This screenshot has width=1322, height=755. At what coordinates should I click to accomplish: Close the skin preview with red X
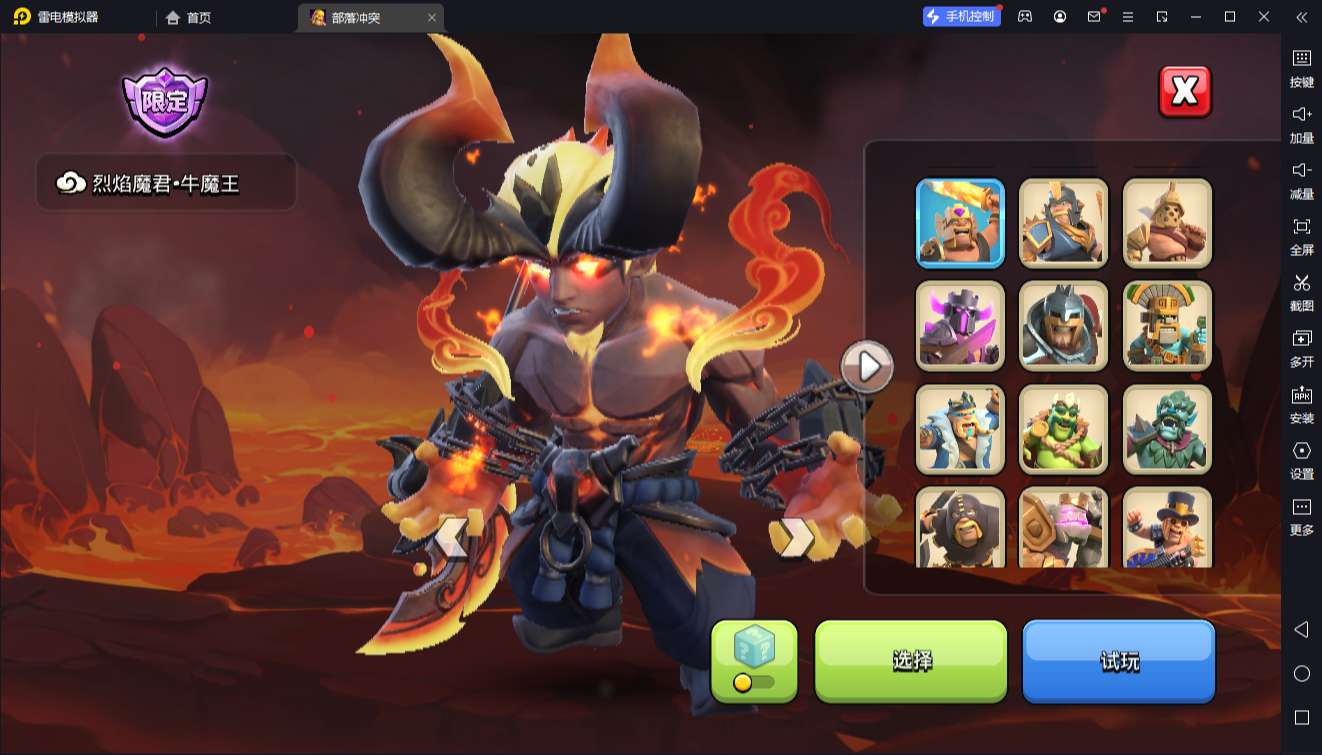[x=1184, y=92]
